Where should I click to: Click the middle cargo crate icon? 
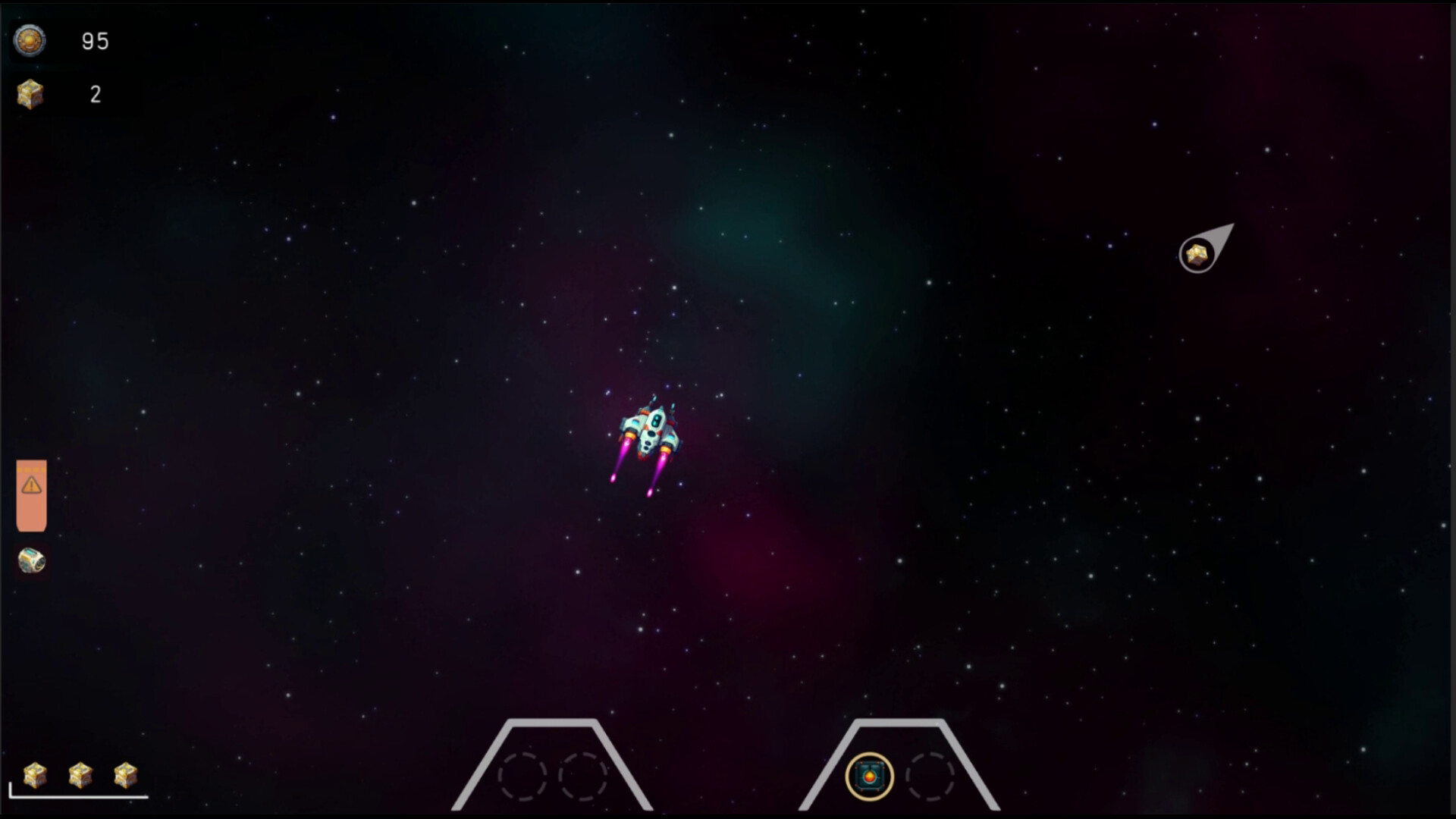pos(79,774)
